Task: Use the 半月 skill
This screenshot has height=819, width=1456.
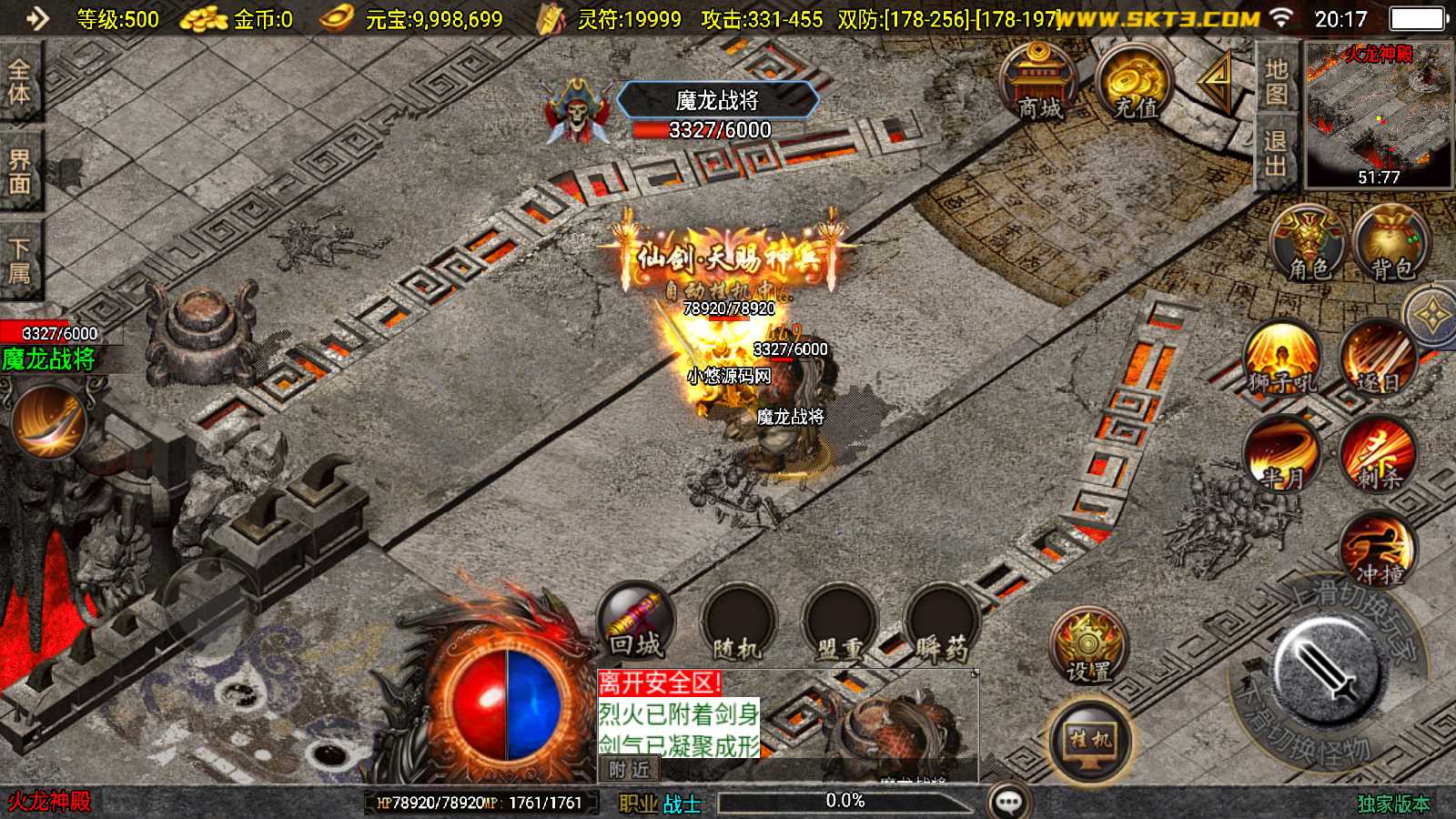Action: pos(1282,452)
